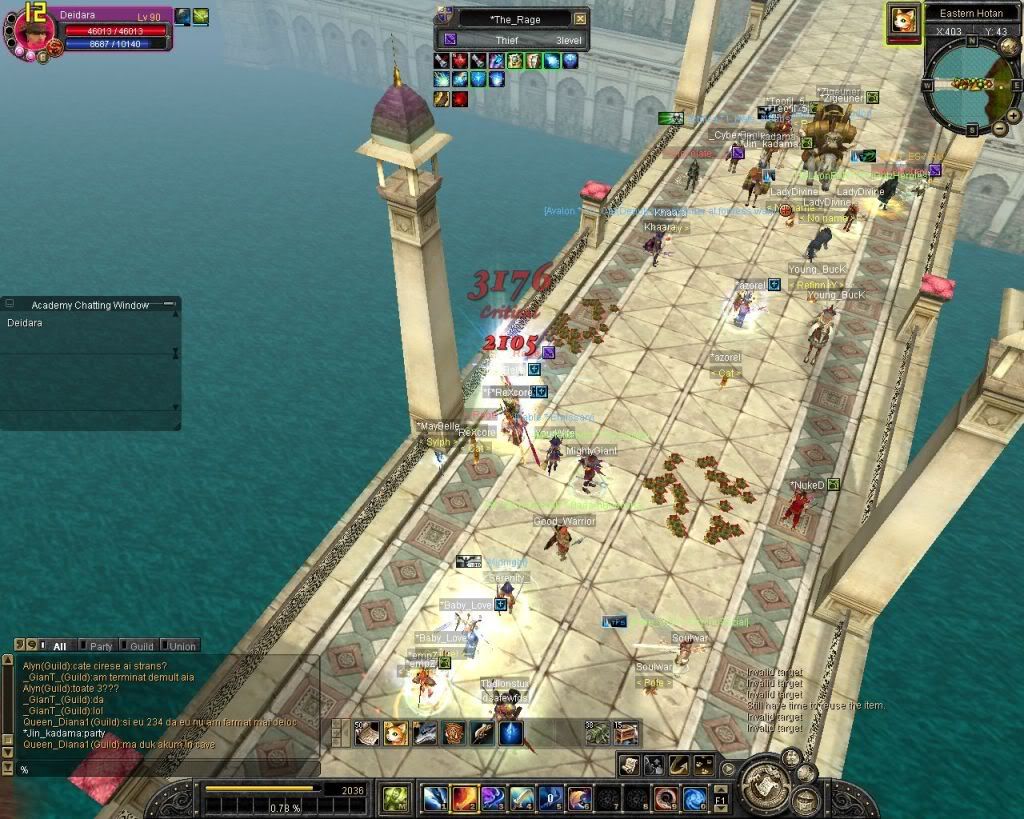The width and height of the screenshot is (1024, 819).
Task: Use the purple skill in hotbar slot 3
Action: [x=493, y=798]
